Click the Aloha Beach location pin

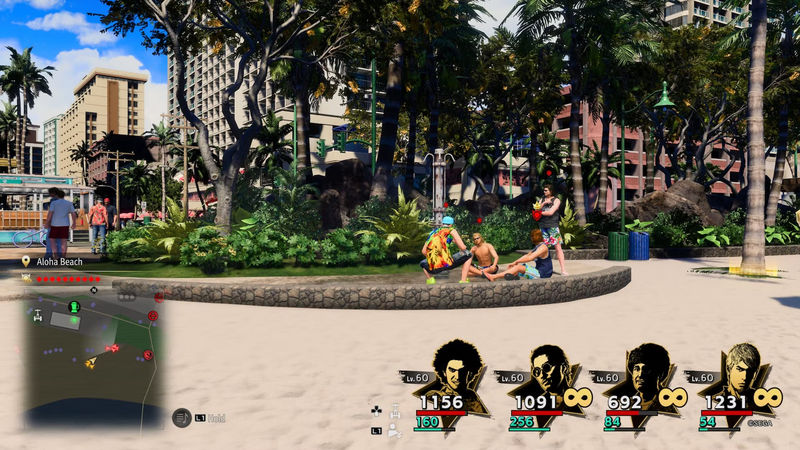(27, 262)
